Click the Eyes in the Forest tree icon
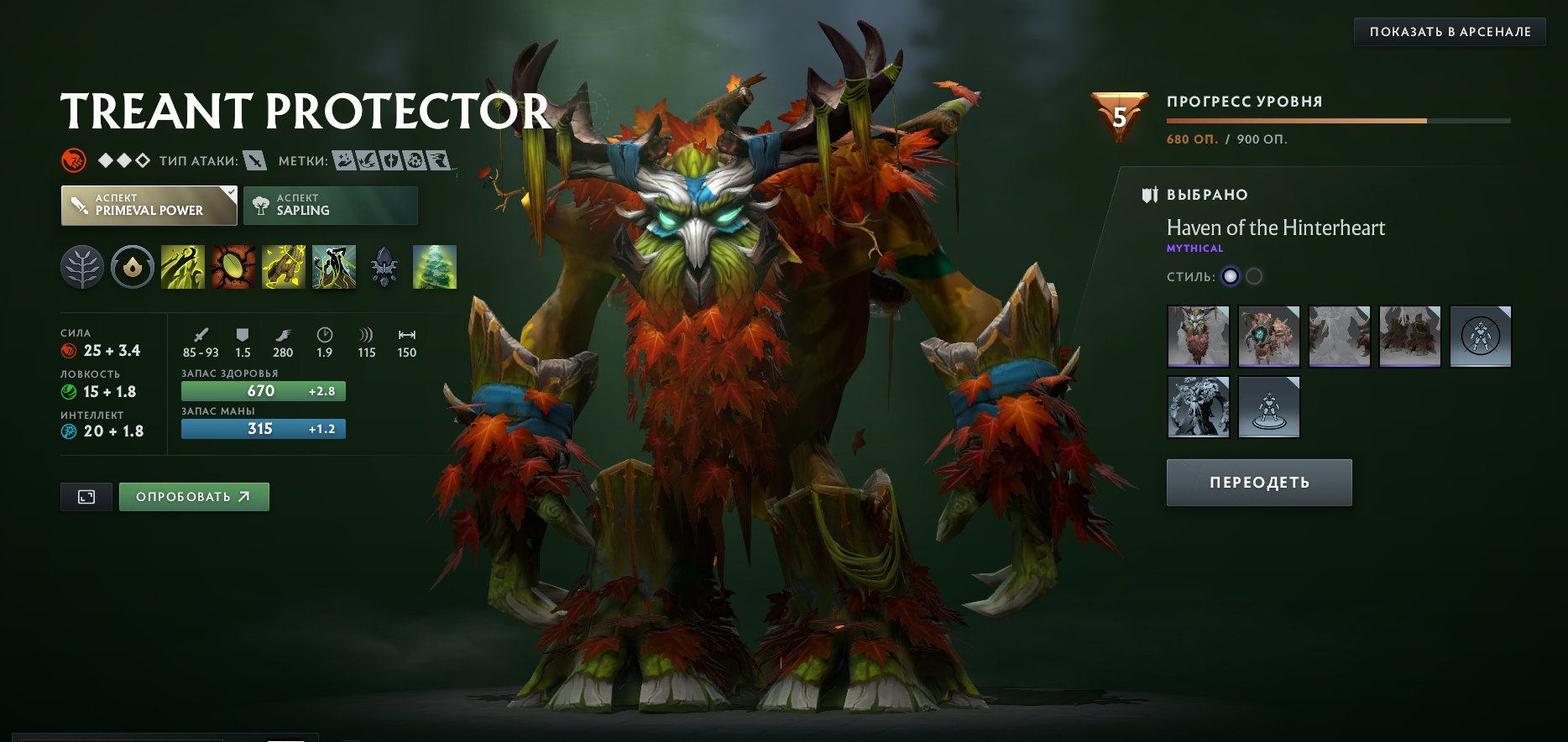This screenshot has width=1568, height=742. (434, 267)
